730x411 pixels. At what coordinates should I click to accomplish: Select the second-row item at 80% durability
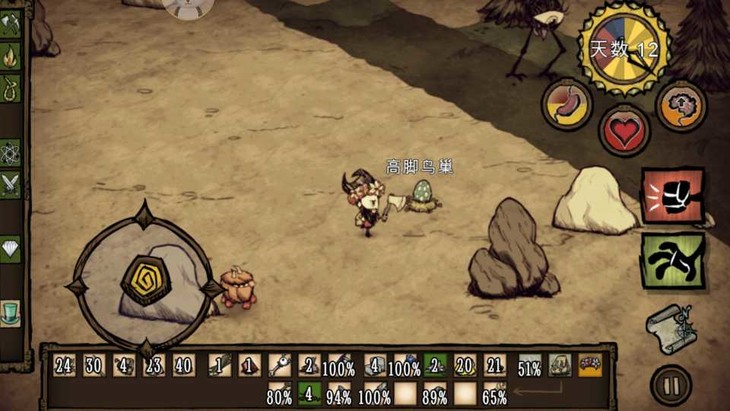point(279,393)
